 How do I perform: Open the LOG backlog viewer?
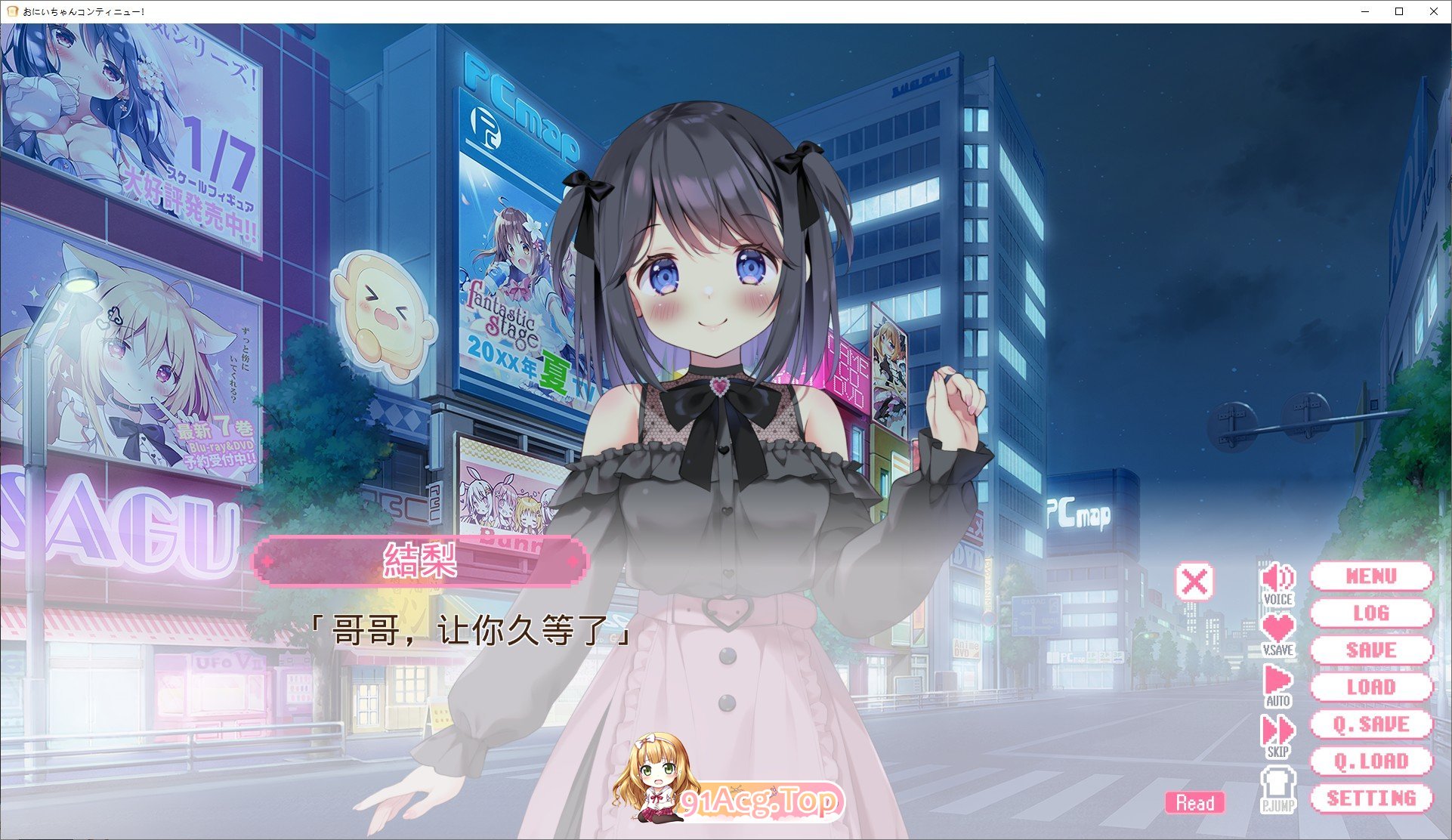pyautogui.click(x=1373, y=613)
